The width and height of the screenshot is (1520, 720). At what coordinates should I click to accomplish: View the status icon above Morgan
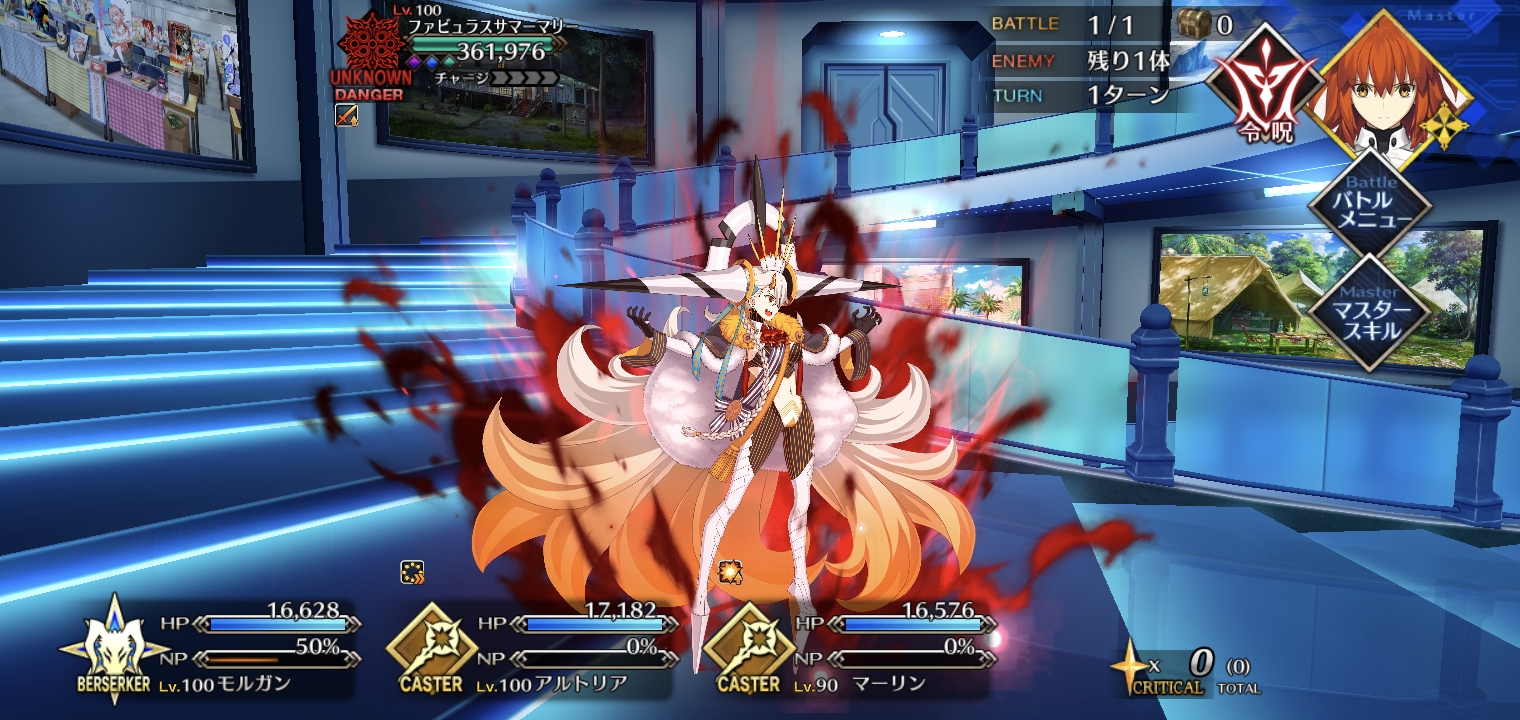(412, 572)
